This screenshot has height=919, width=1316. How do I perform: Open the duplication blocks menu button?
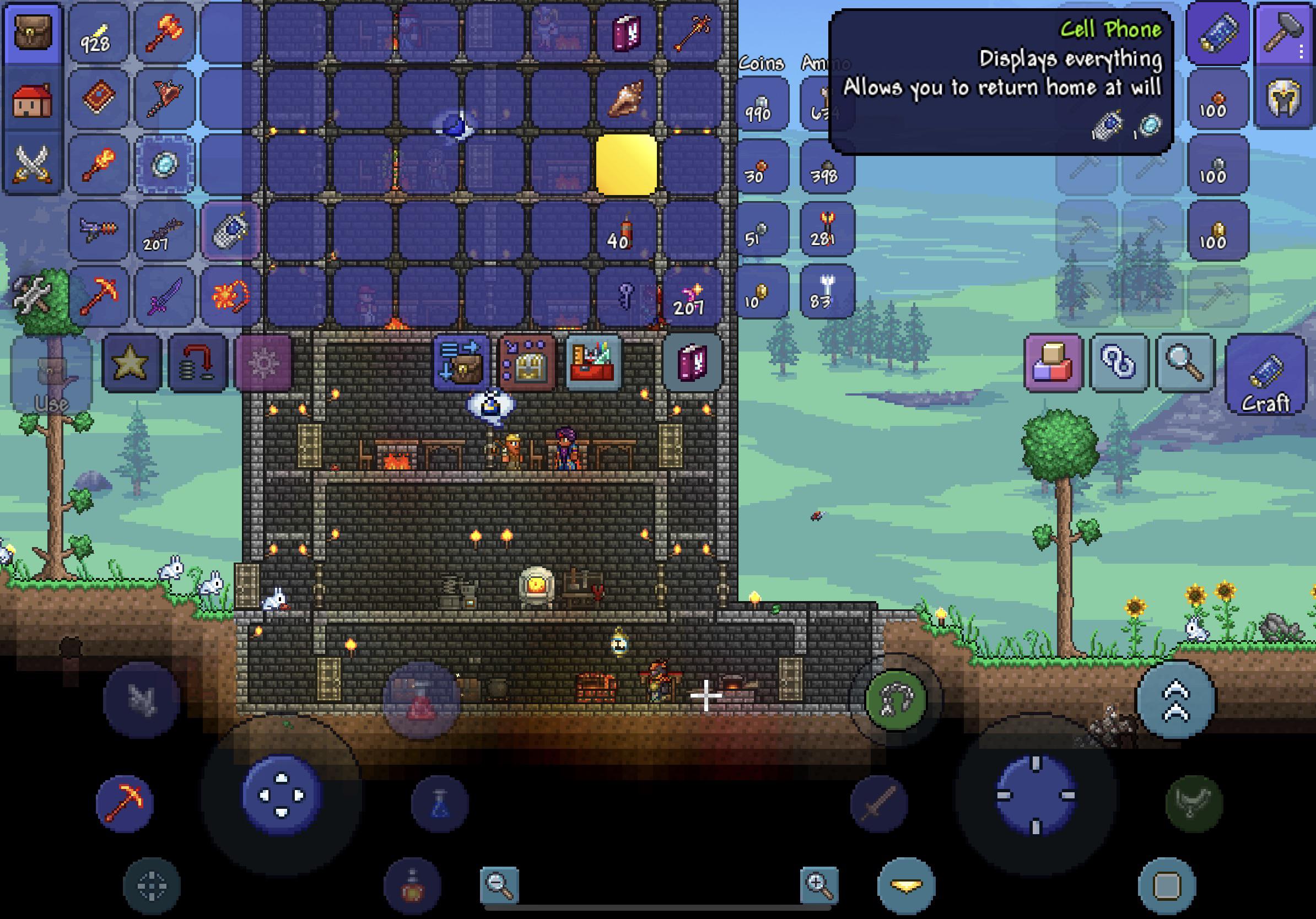pos(1053,363)
